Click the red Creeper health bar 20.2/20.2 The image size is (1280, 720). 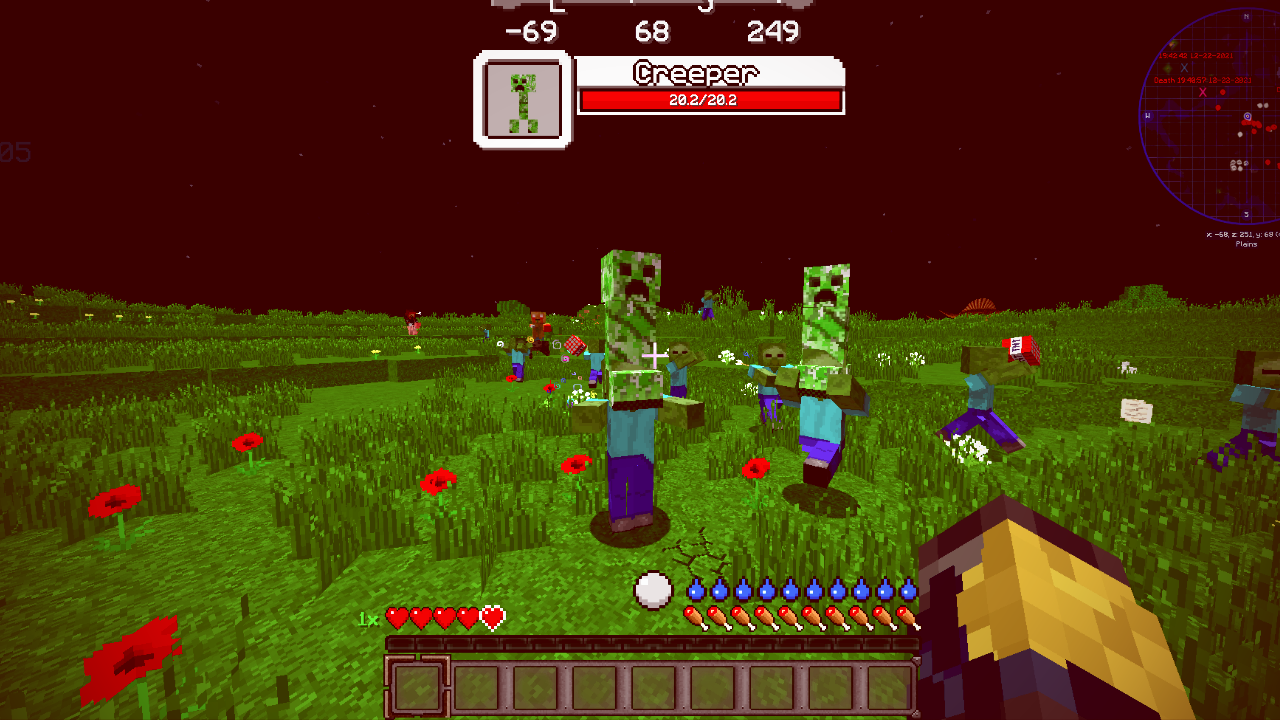tap(712, 99)
